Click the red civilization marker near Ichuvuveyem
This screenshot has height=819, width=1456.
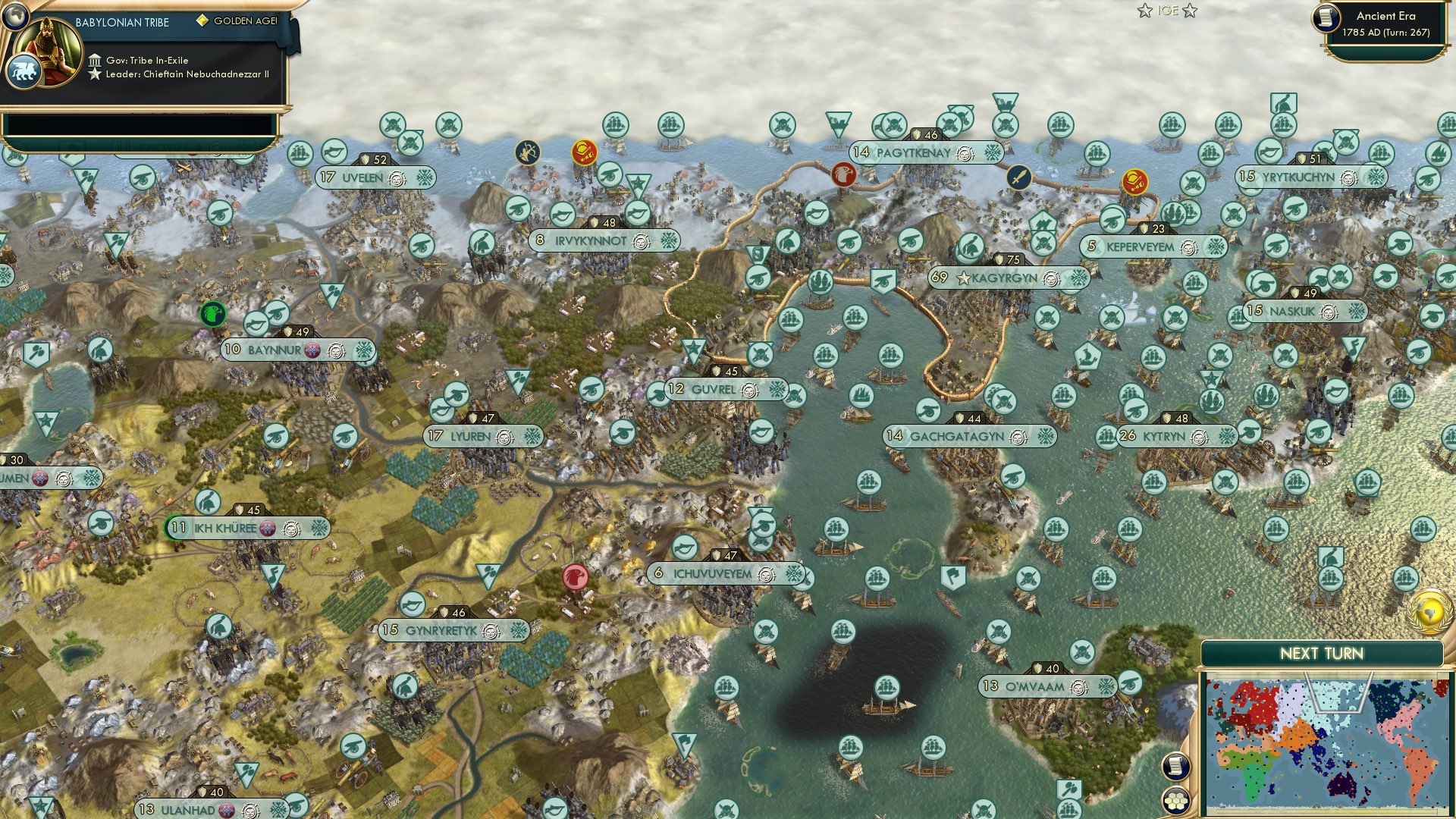(x=576, y=576)
